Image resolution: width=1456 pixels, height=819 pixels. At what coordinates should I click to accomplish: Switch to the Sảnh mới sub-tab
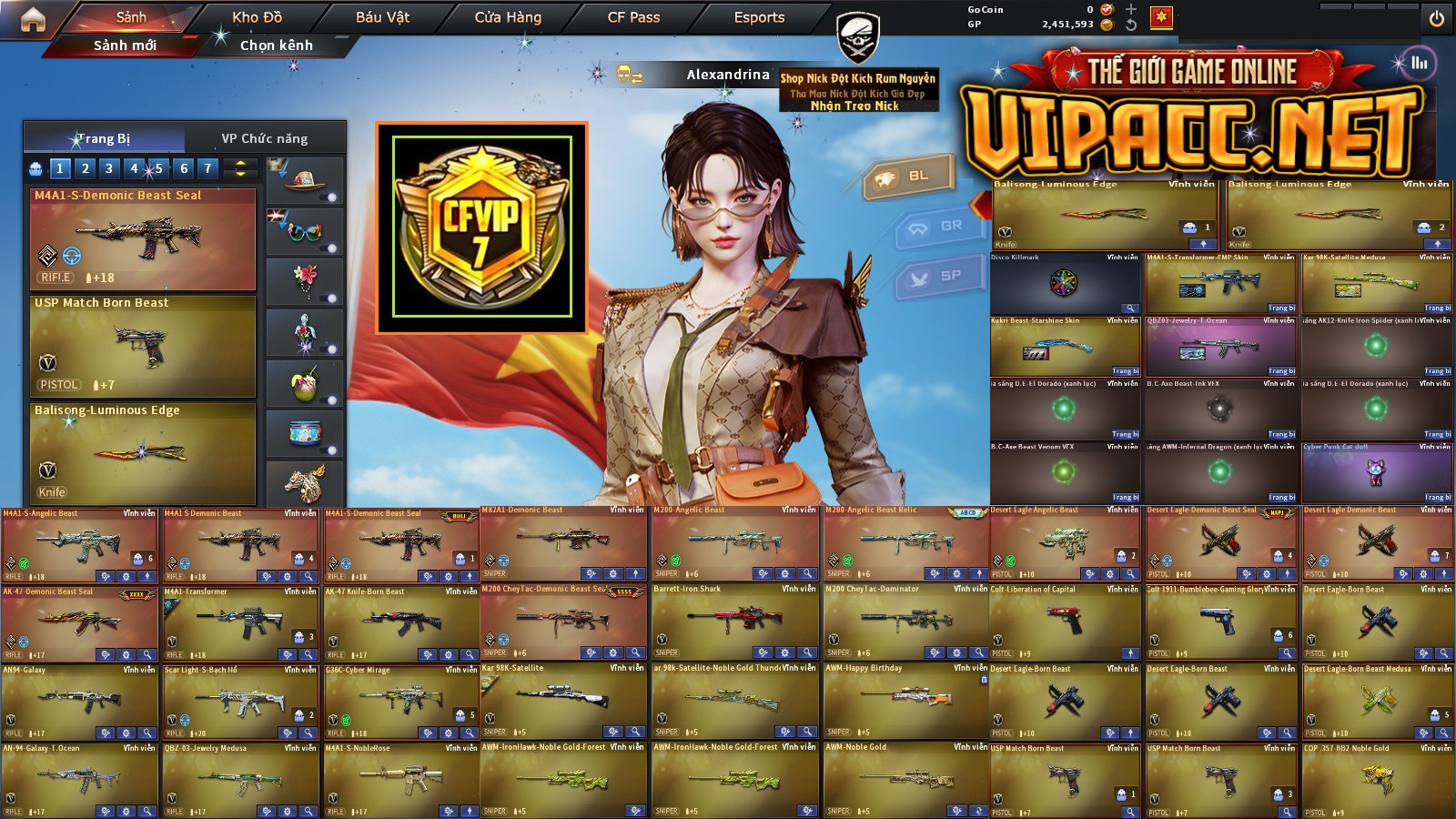click(125, 45)
